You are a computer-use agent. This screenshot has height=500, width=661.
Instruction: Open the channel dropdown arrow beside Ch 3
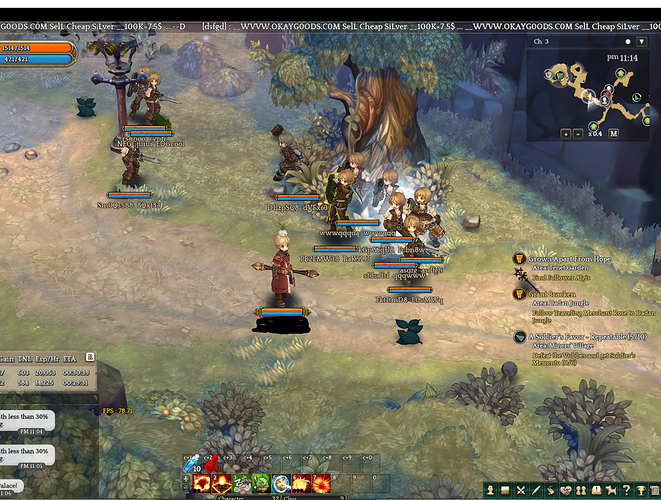point(641,42)
